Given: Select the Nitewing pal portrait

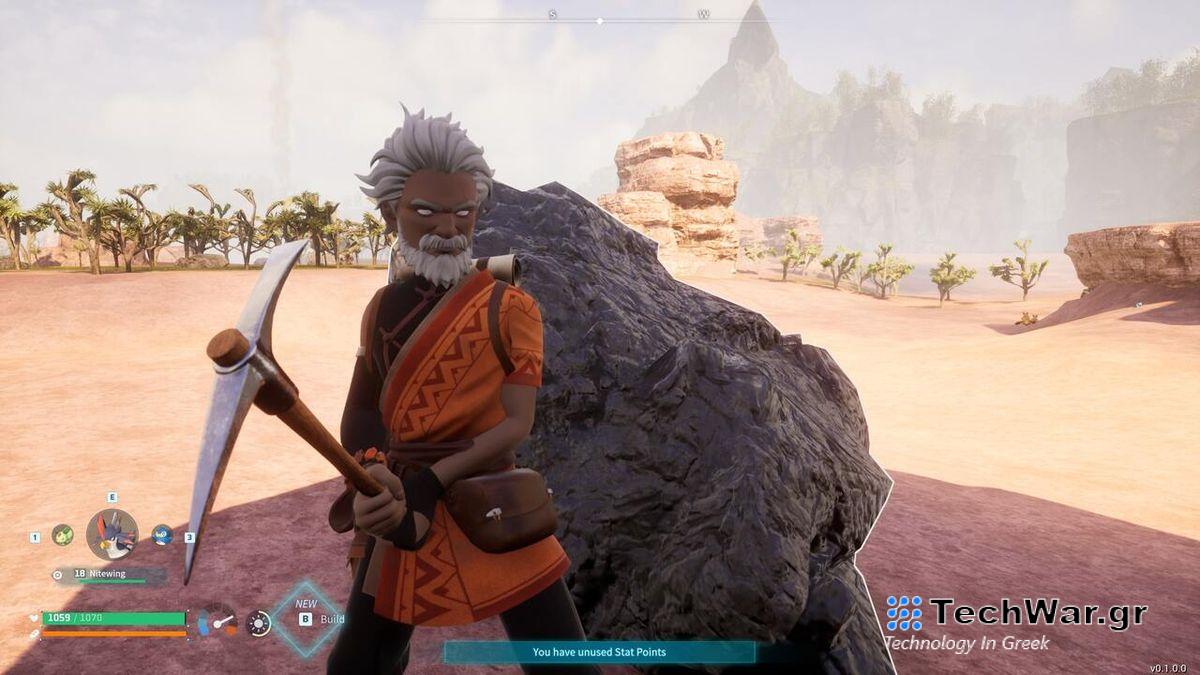Looking at the screenshot, I should point(111,534).
